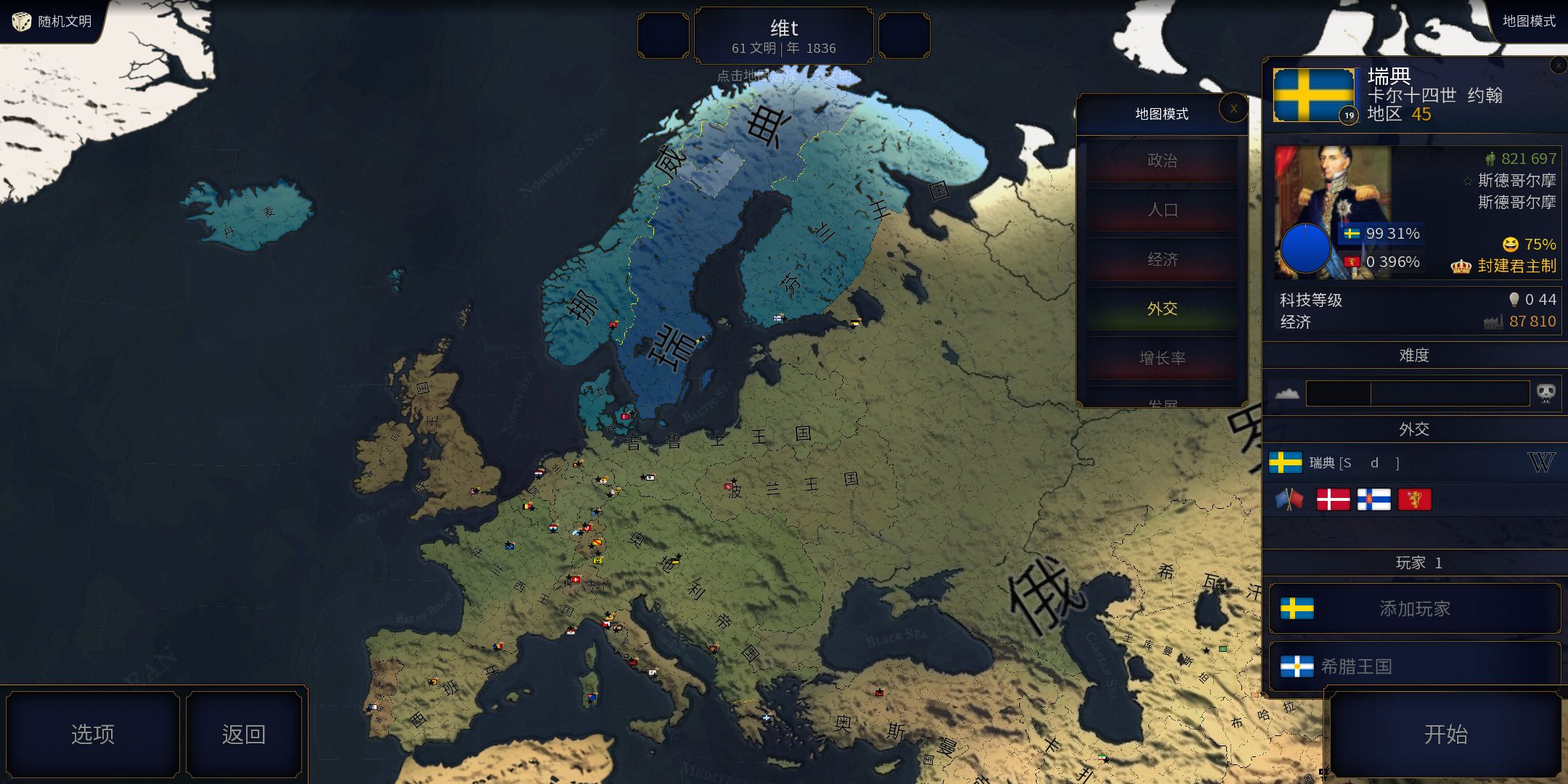The height and width of the screenshot is (784, 1568).
Task: Open the 选项 options menu
Action: (93, 734)
